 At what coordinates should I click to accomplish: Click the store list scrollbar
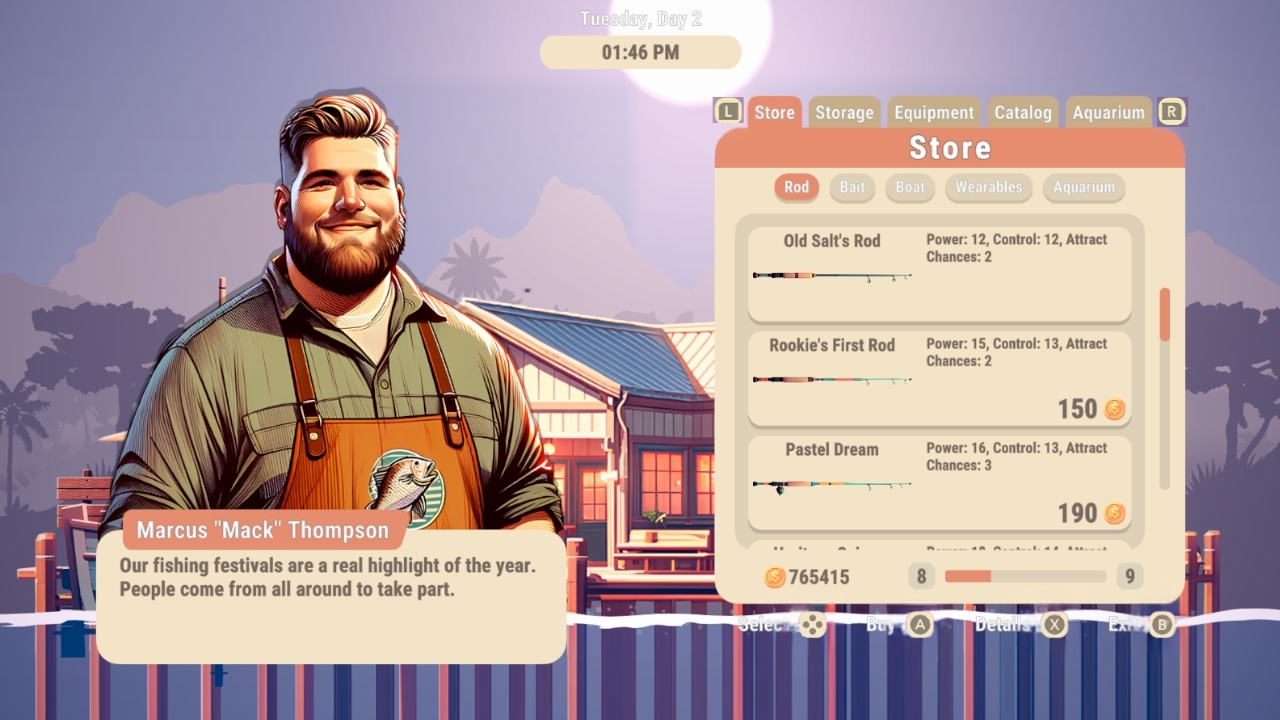(1163, 310)
